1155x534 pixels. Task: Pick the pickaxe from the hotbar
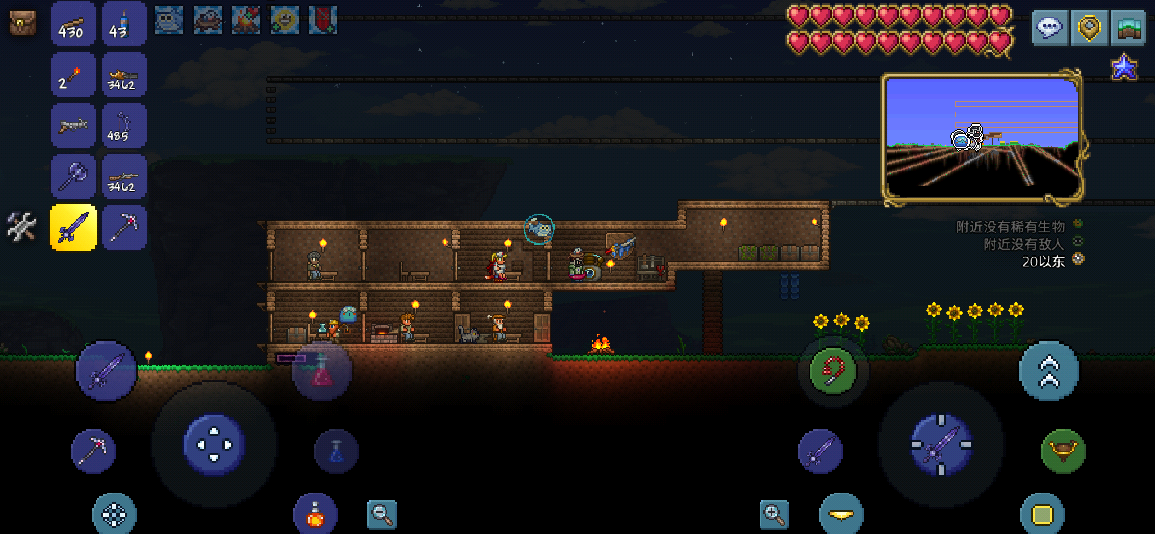point(125,228)
